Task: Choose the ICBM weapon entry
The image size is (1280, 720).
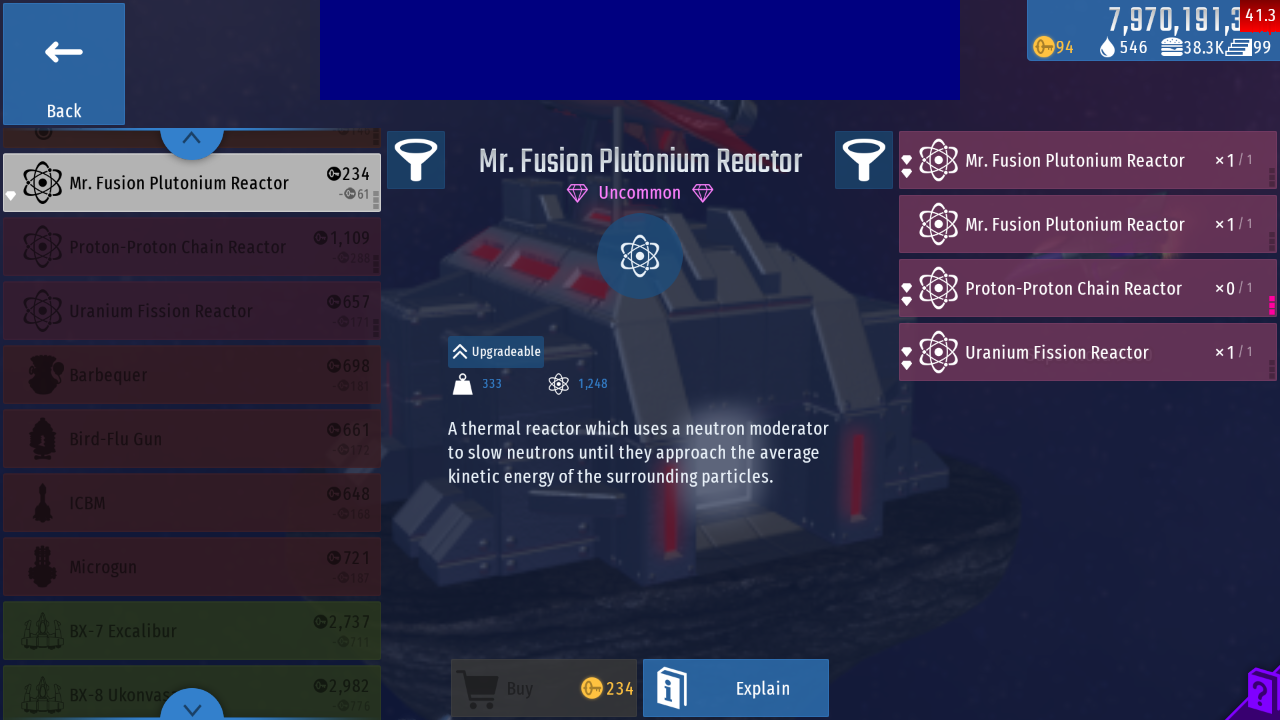Action: click(191, 503)
